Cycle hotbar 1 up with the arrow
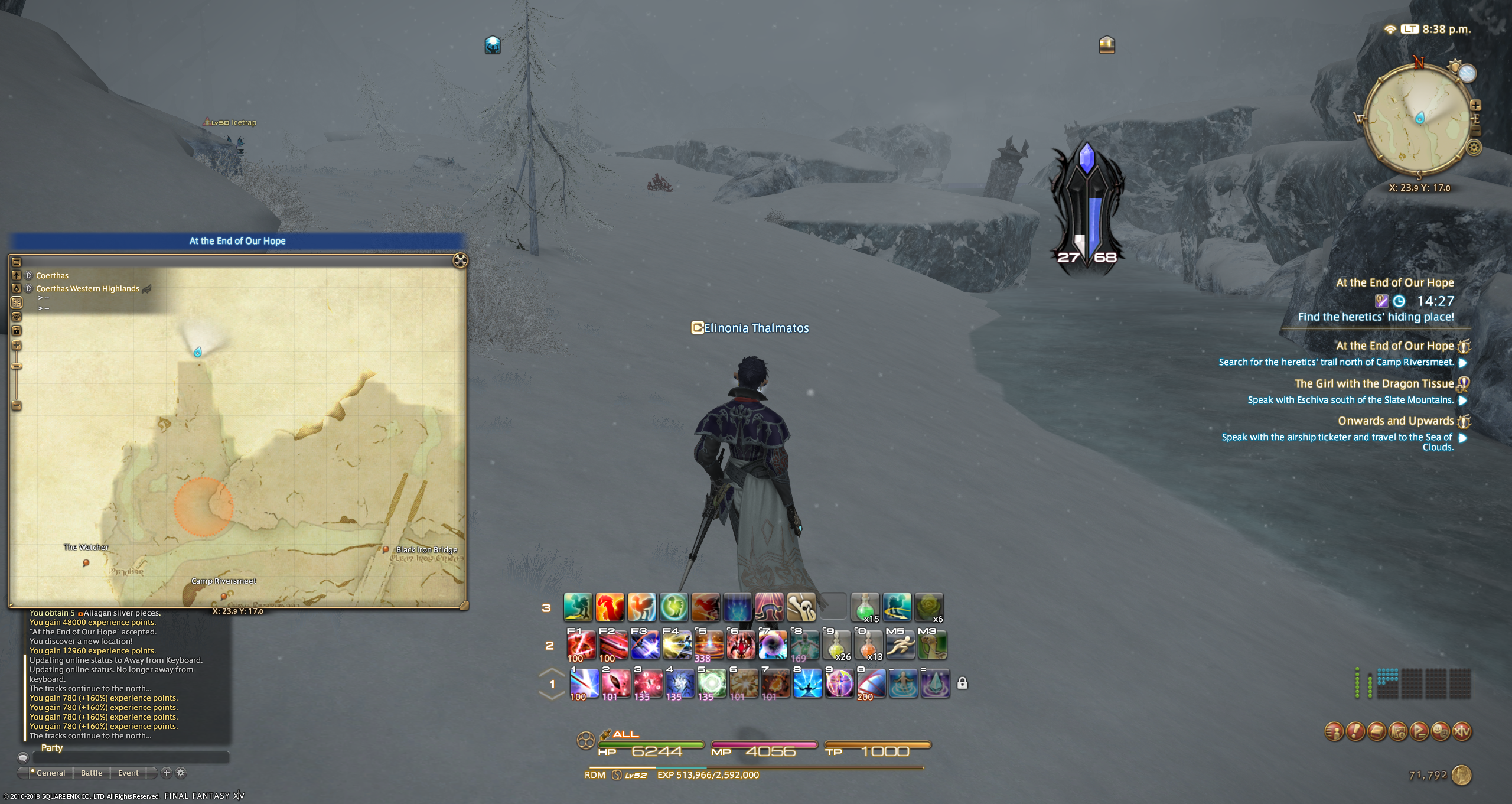Screen dimensions: 1512x804 [x=552, y=672]
